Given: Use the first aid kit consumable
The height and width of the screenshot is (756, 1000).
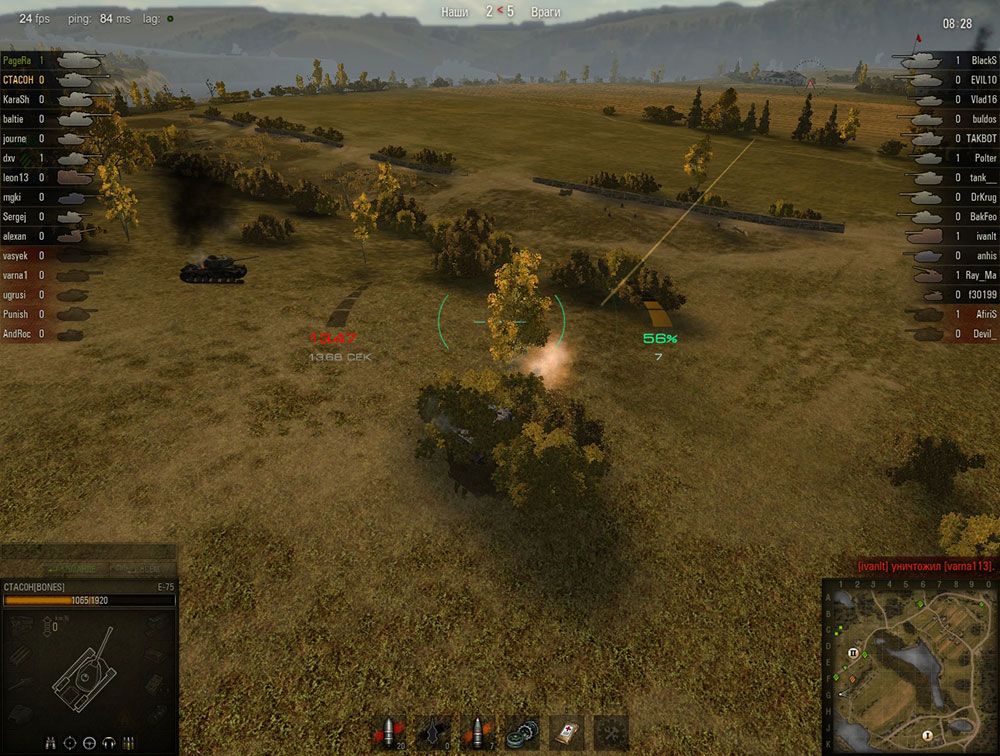Looking at the screenshot, I should click(567, 732).
